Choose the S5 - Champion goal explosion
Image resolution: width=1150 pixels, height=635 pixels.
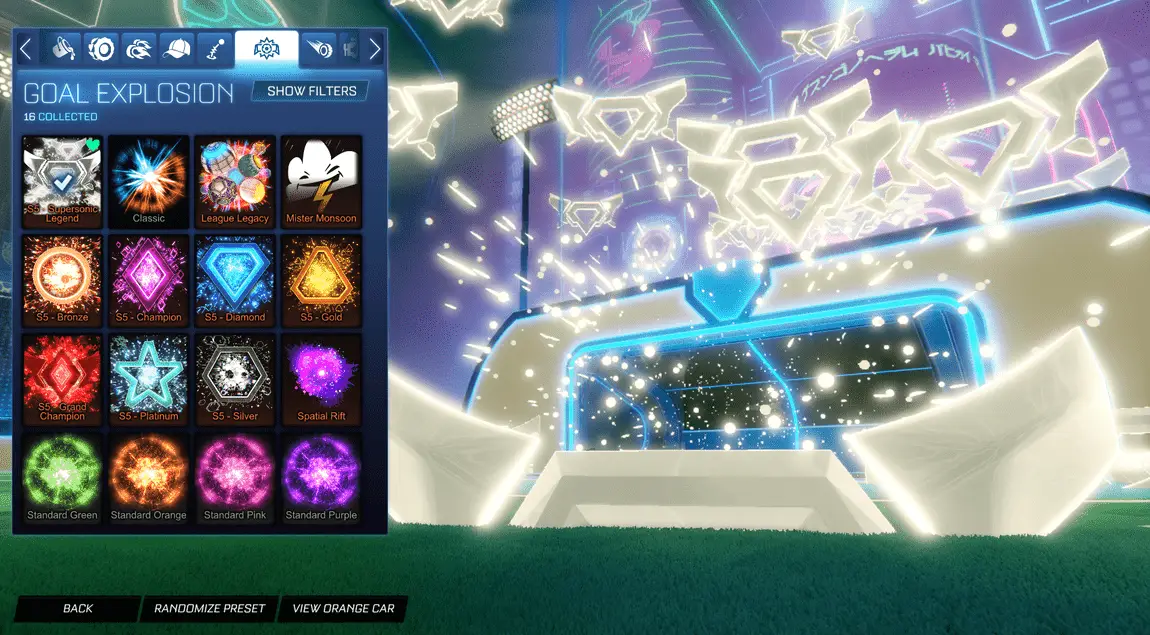(148, 279)
